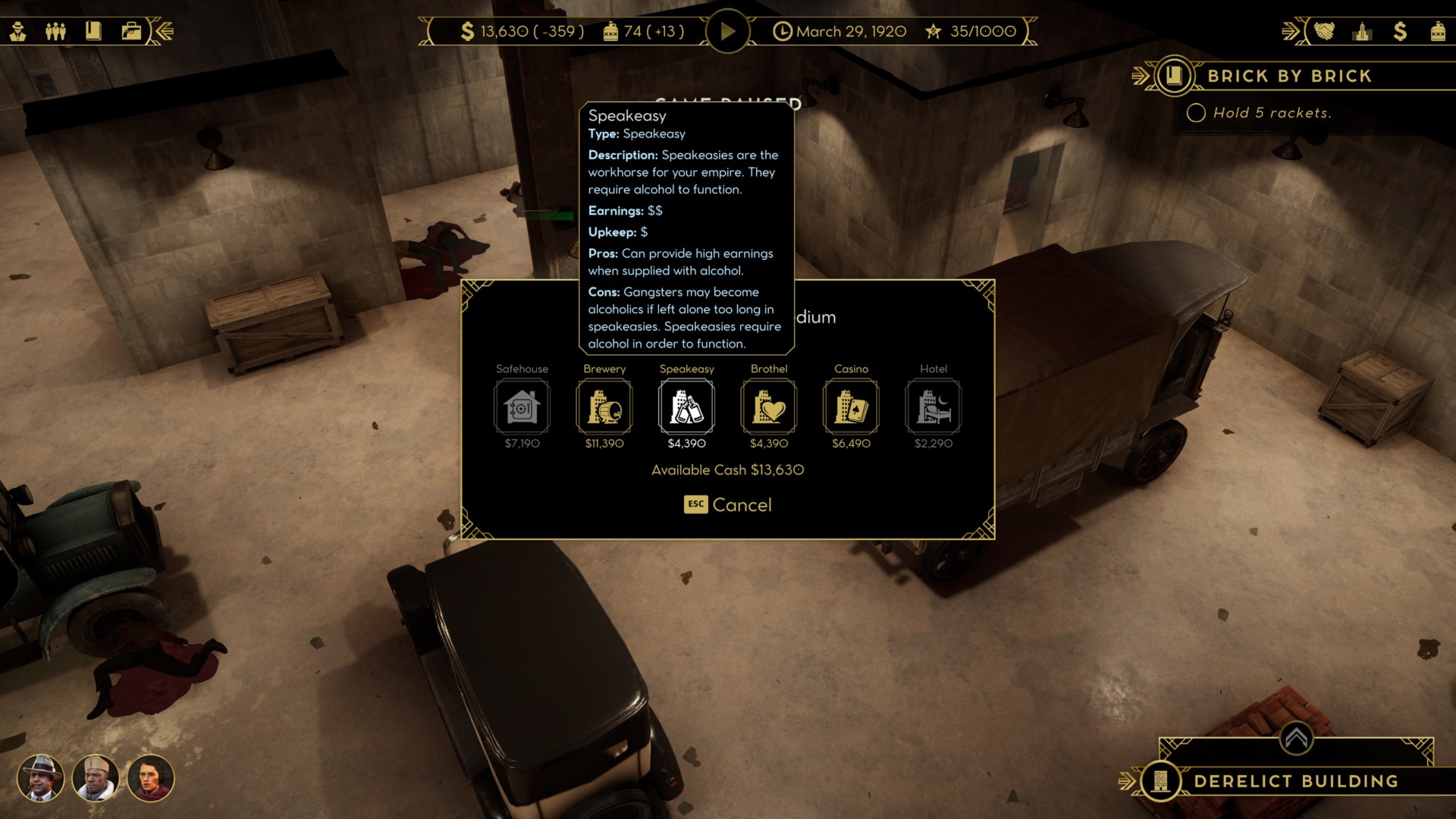Expand the Derelict Building panel
Screen dimensions: 1456x819
(x=1296, y=737)
